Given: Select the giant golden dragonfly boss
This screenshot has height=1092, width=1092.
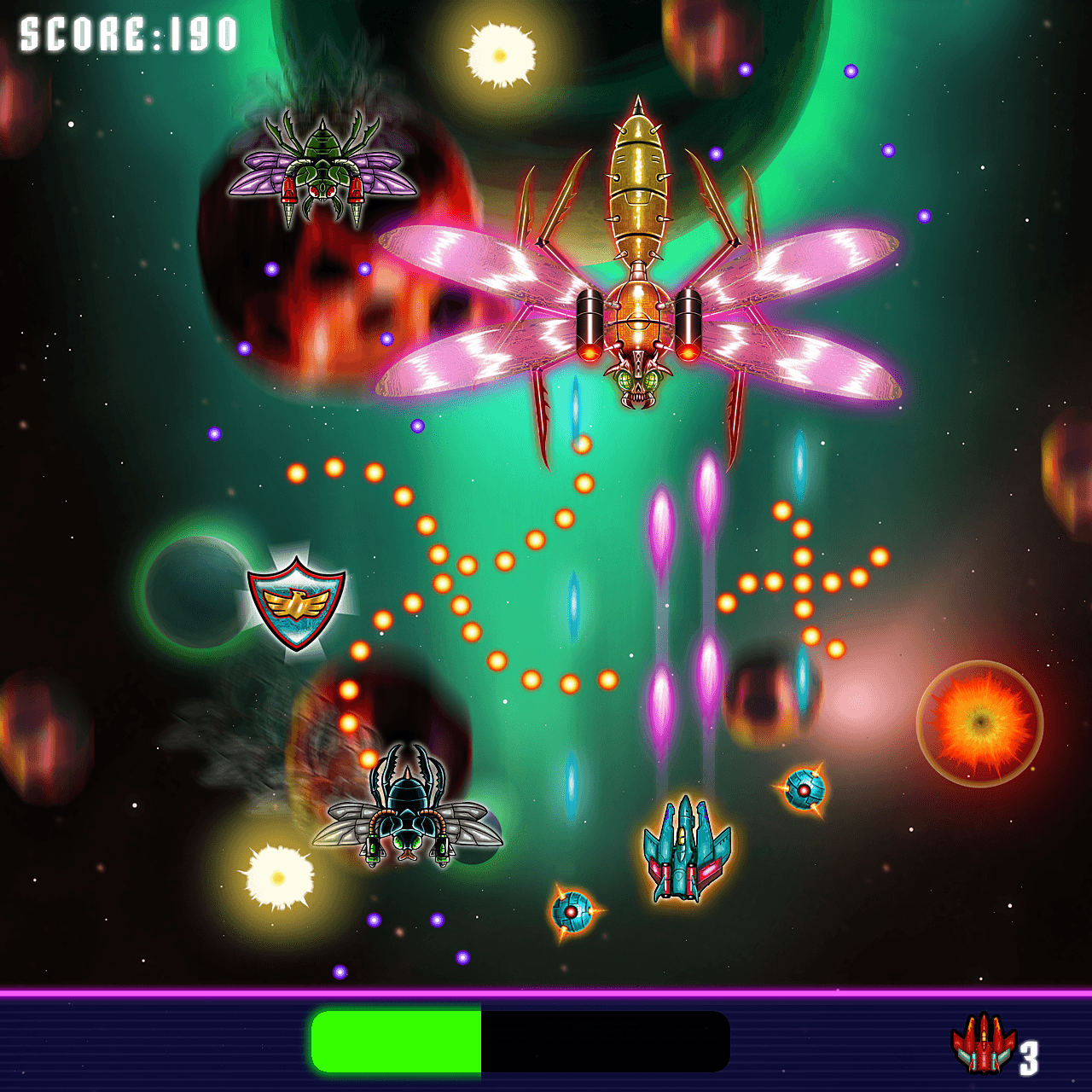Looking at the screenshot, I should 640,256.
